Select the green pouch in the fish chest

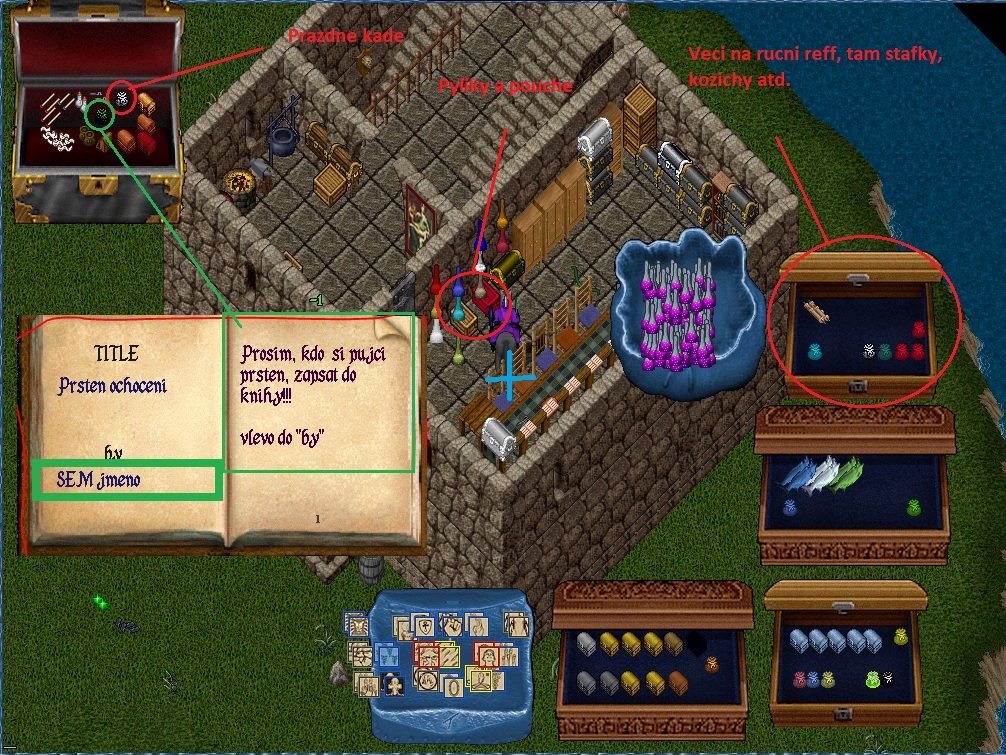pos(914,508)
